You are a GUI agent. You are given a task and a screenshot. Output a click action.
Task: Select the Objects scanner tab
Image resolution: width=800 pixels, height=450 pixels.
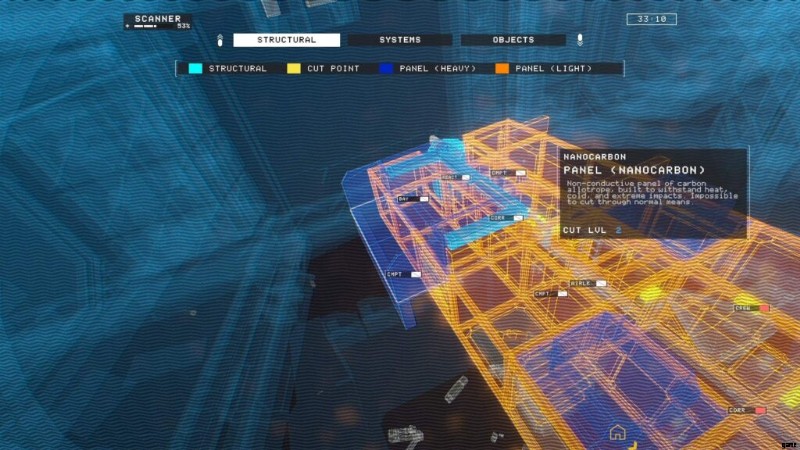point(513,40)
